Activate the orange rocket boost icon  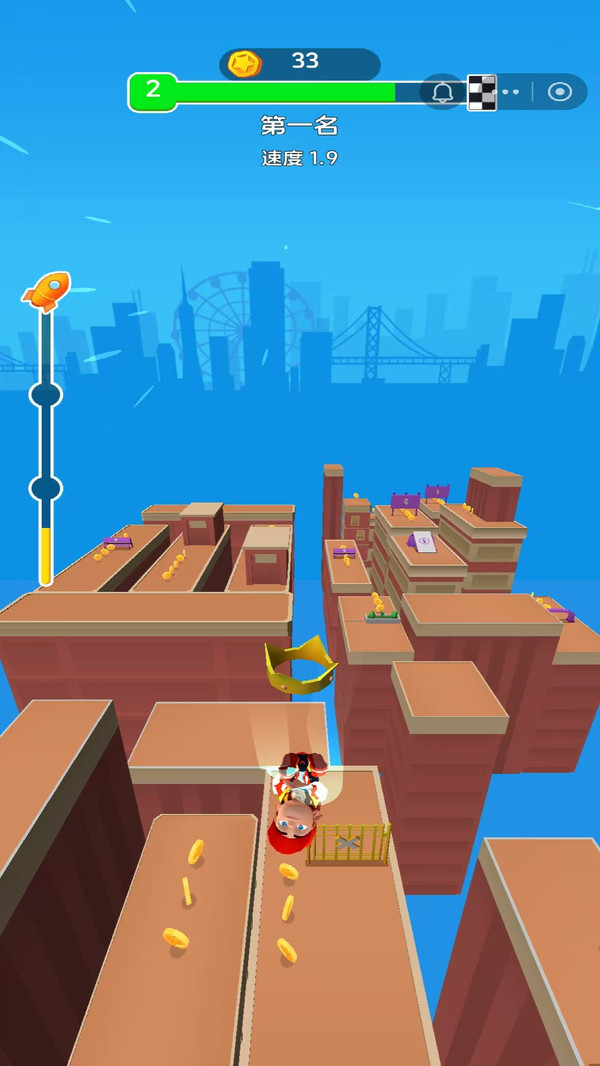[46, 291]
